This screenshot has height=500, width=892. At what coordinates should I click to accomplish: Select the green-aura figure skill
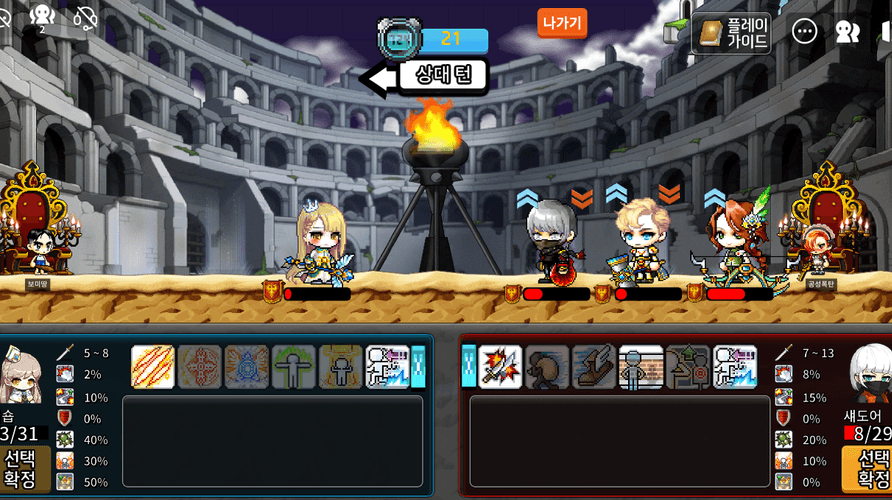tap(293, 367)
